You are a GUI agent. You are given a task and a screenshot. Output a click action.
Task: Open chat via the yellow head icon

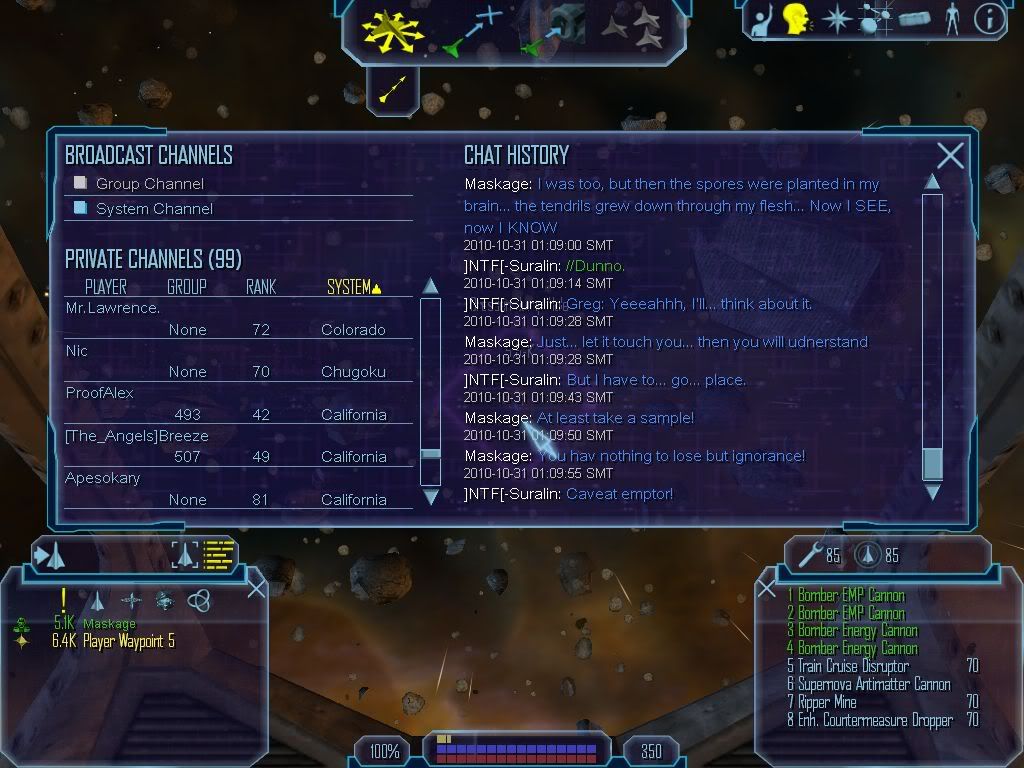[x=796, y=18]
